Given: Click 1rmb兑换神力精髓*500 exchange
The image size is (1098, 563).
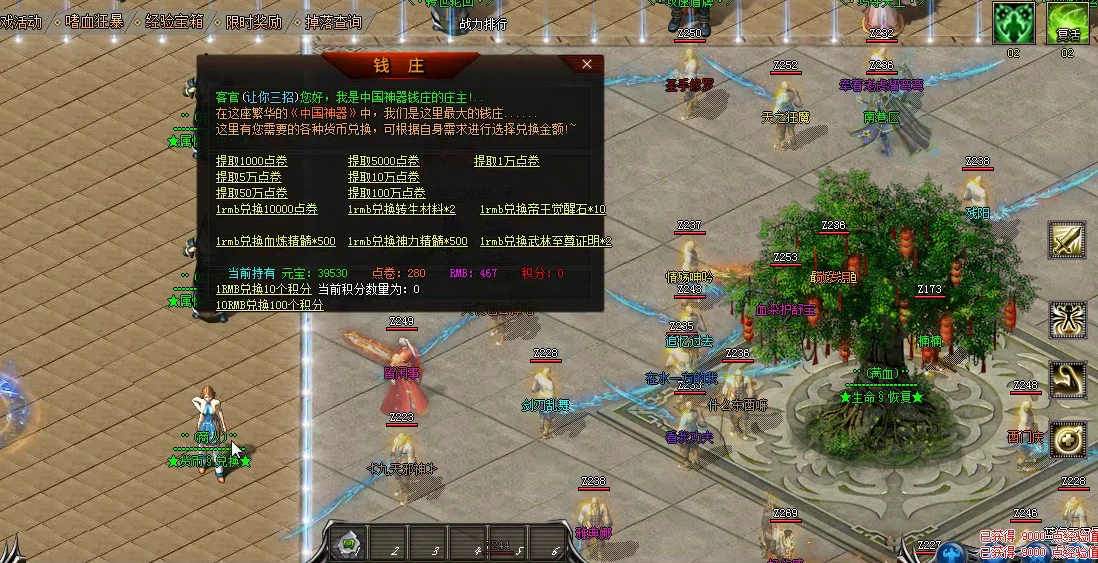Looking at the screenshot, I should coord(408,242).
